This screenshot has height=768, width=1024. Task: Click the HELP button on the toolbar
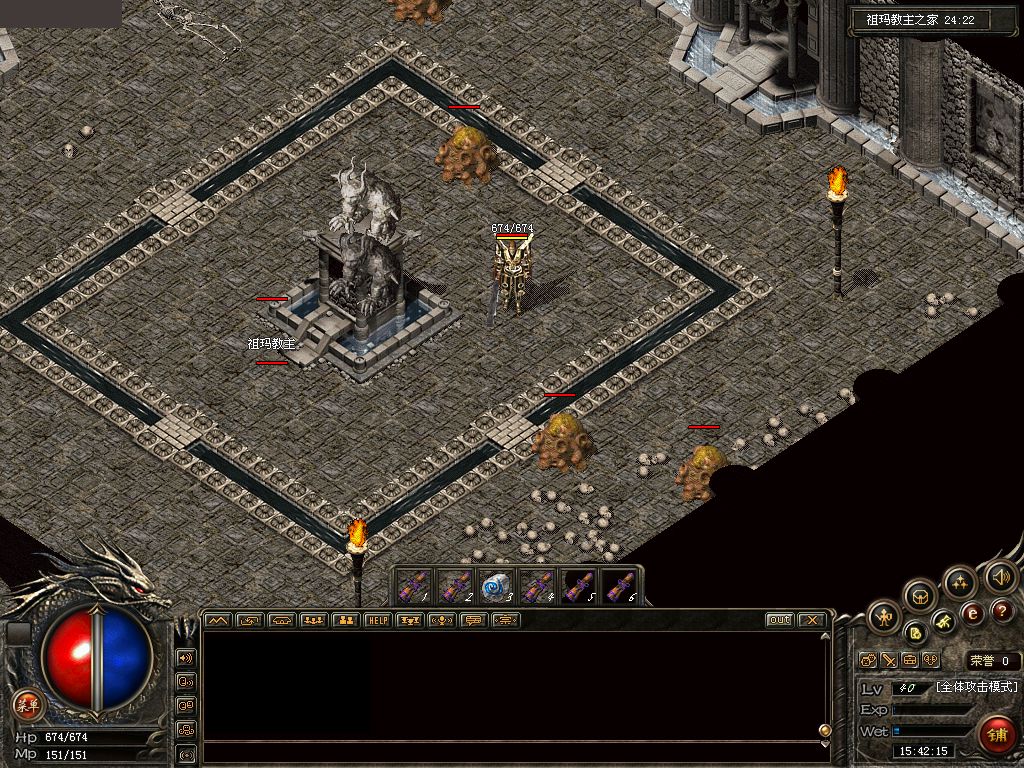pos(378,621)
